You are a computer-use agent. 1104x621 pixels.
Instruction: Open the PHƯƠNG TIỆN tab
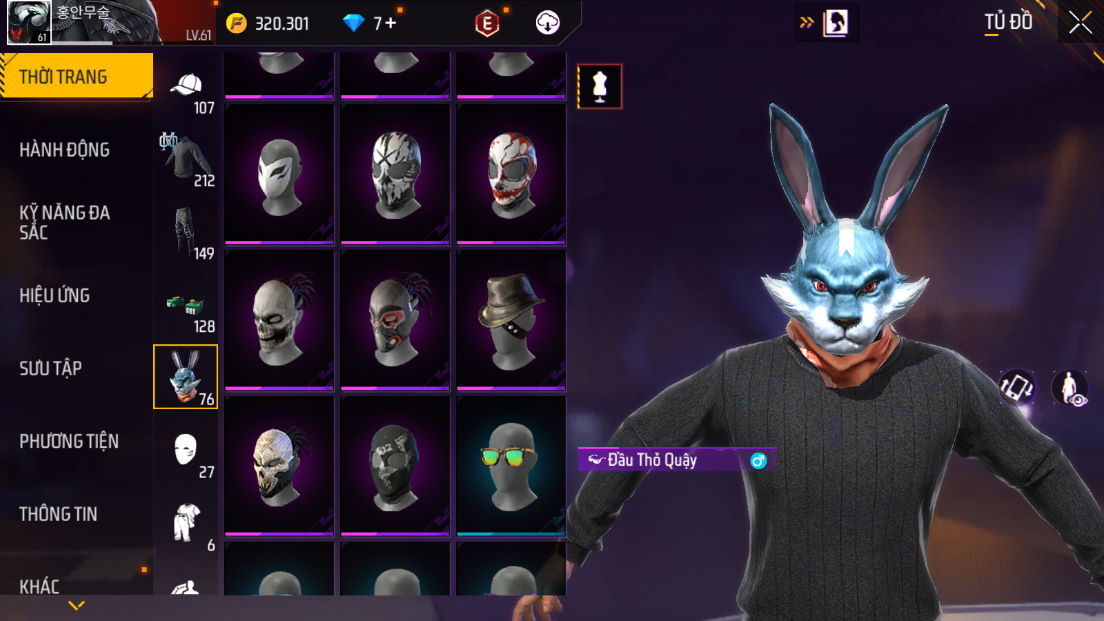(x=69, y=441)
